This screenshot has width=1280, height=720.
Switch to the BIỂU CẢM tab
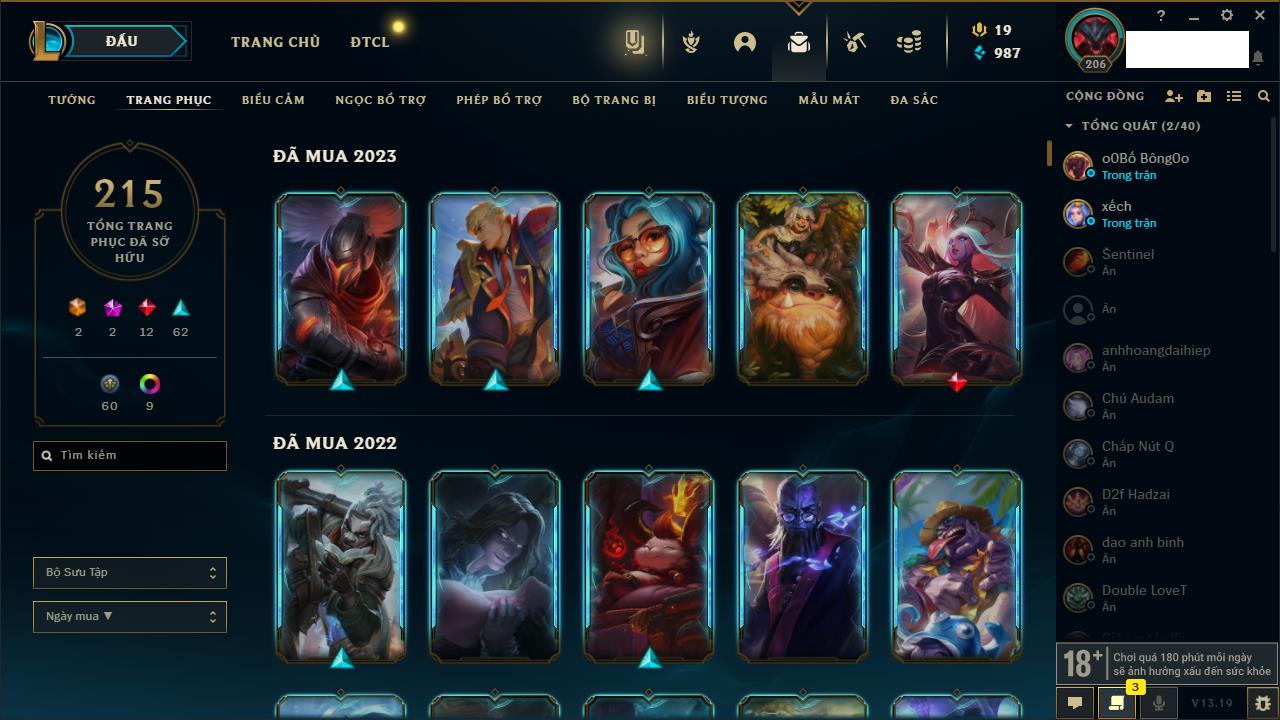coord(273,100)
